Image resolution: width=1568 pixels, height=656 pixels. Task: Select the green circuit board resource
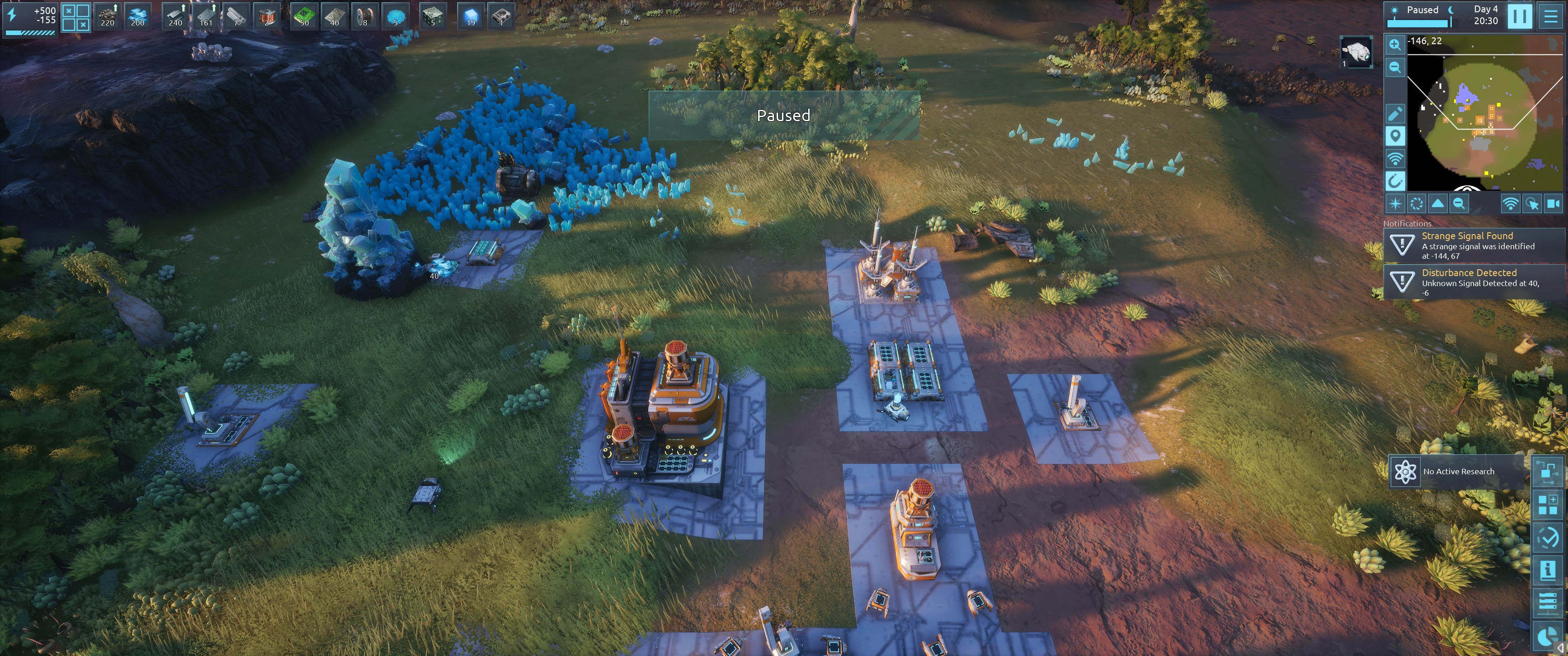point(304,16)
